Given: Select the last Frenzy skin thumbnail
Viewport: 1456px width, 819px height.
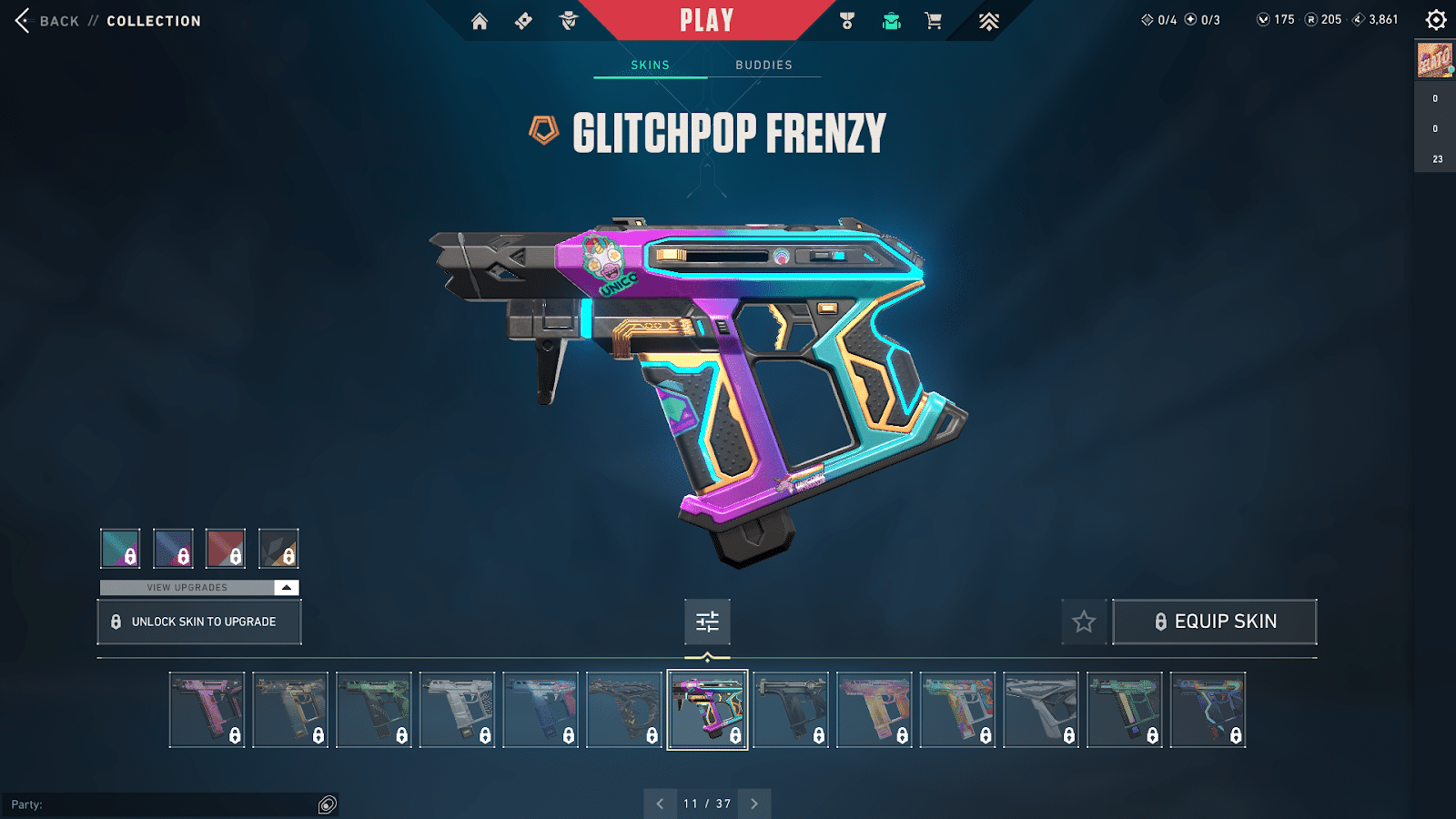Looking at the screenshot, I should [1208, 709].
